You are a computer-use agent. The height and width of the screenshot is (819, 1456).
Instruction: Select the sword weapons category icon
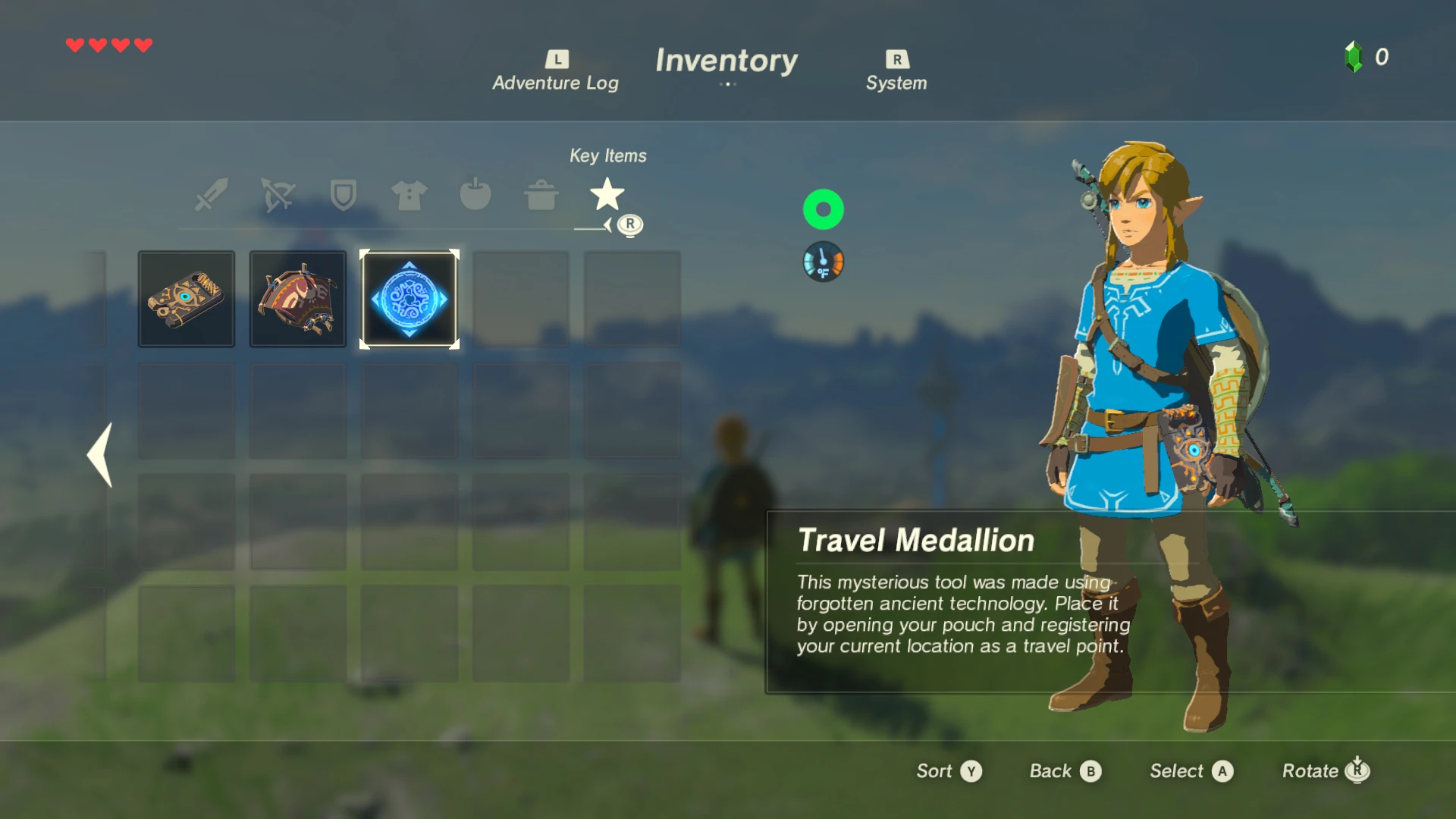coord(210,195)
